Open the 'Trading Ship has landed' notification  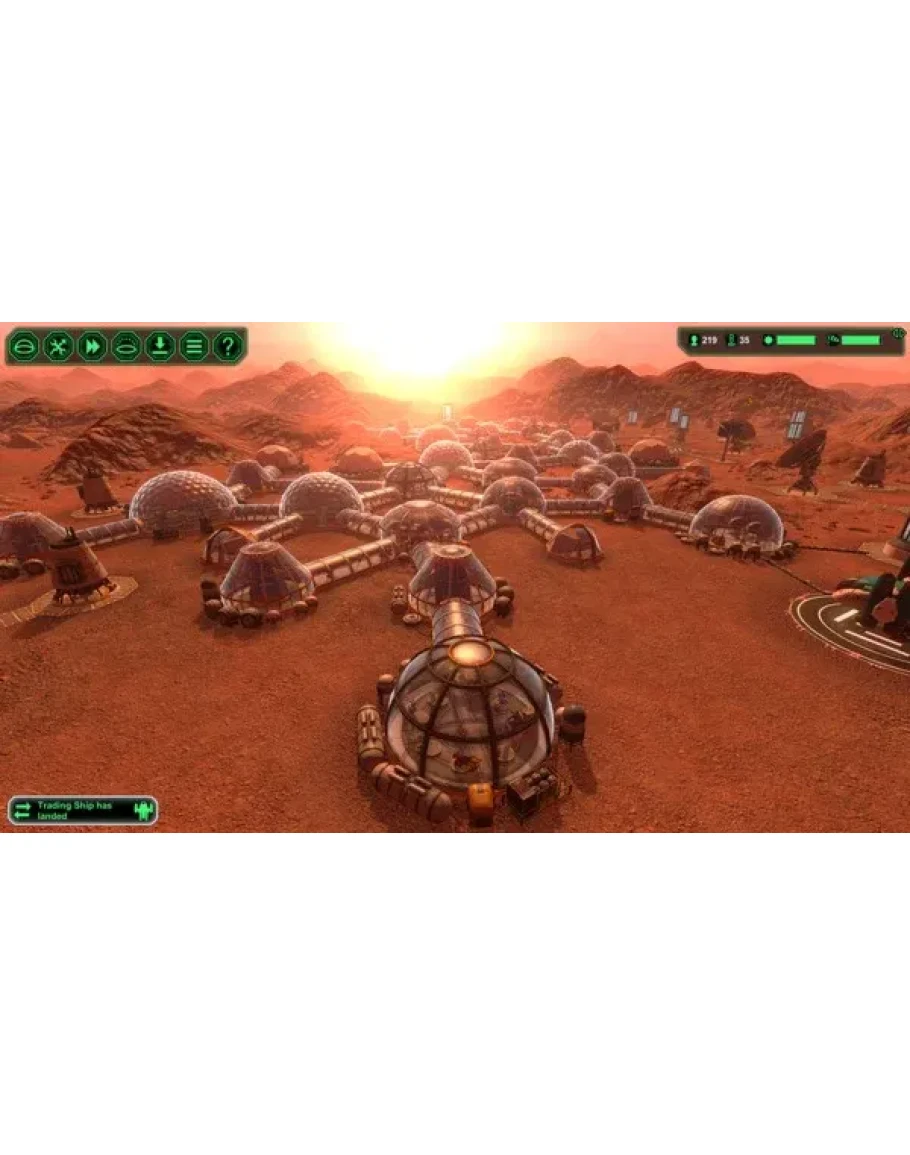82,810
